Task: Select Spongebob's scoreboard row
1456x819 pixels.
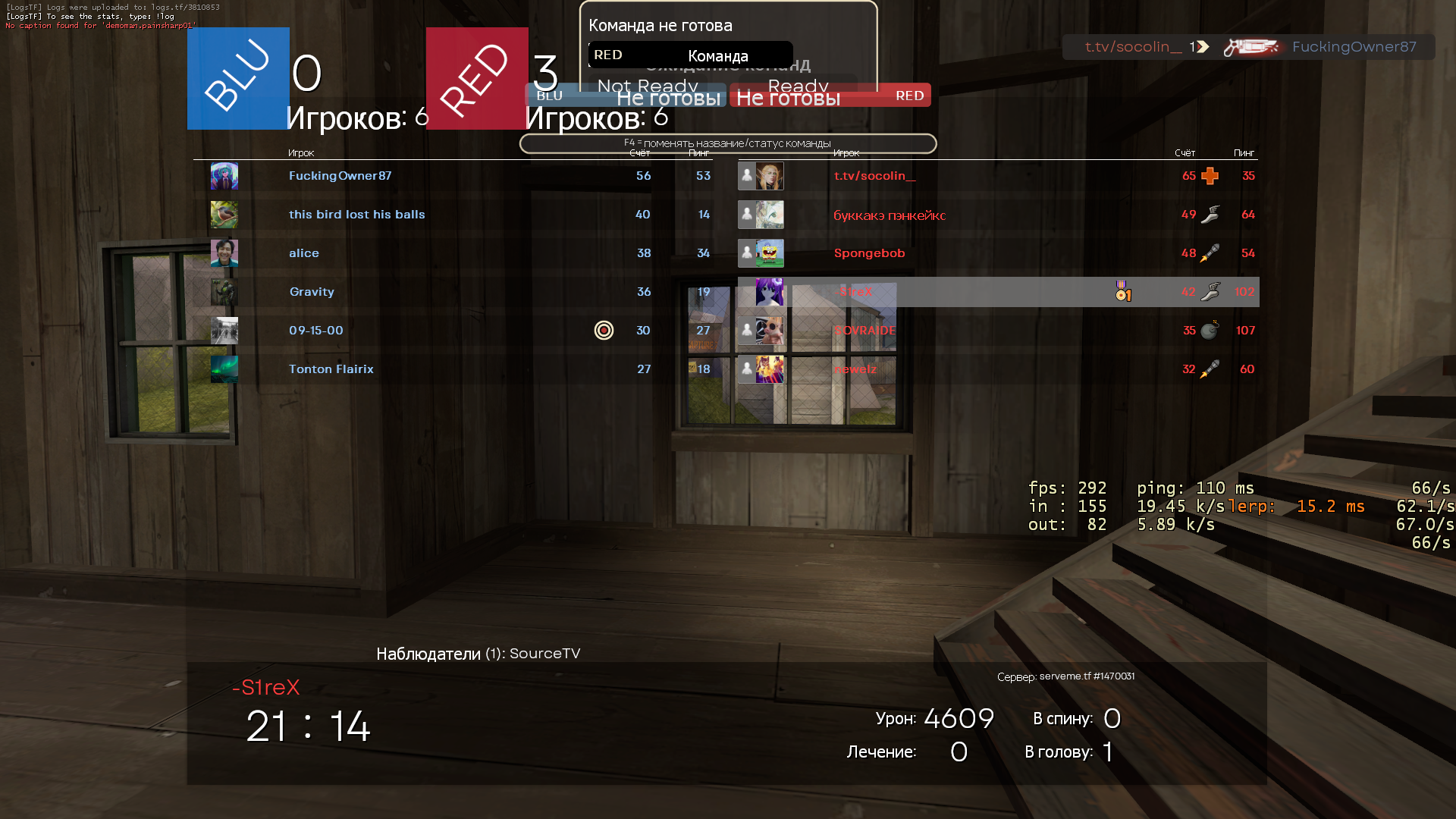Action: (x=869, y=253)
